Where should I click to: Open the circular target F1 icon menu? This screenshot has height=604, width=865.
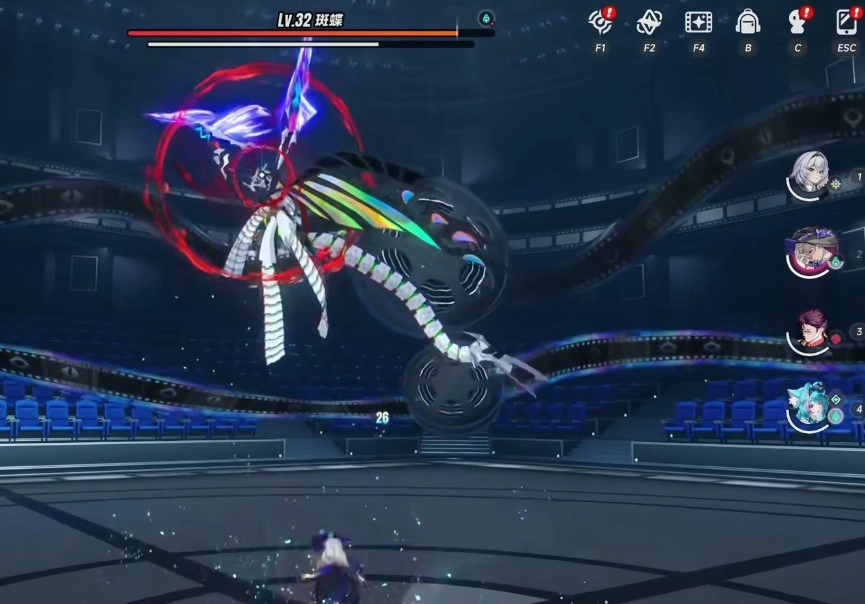[600, 22]
